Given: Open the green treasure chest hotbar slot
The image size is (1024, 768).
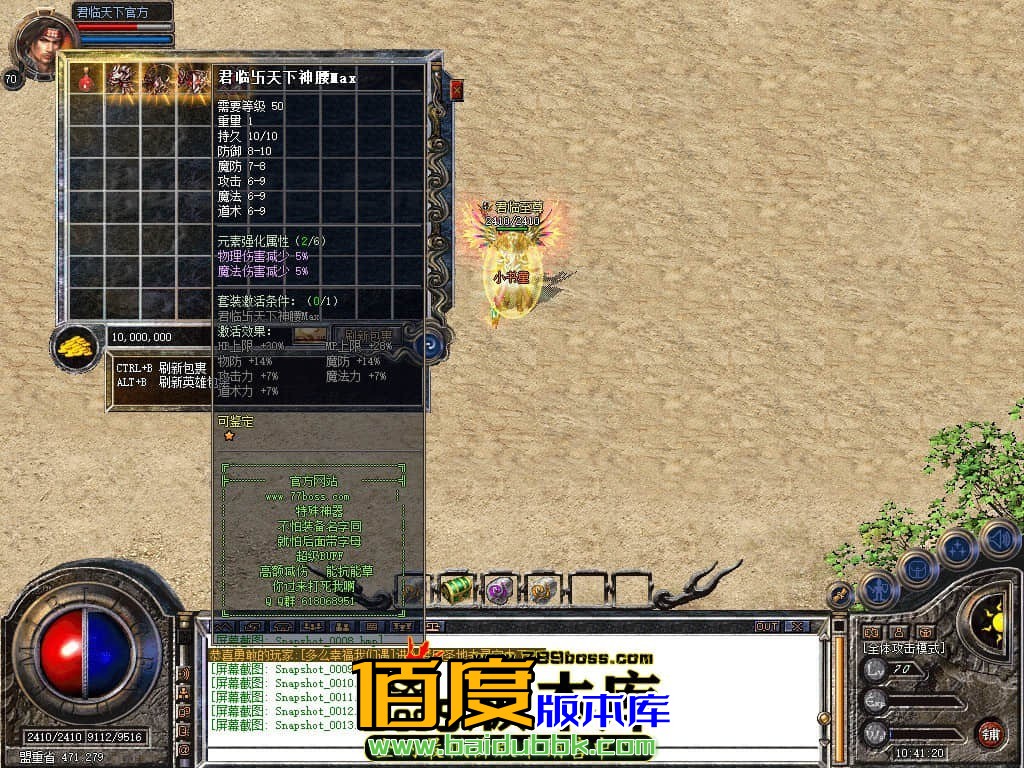Looking at the screenshot, I should [x=456, y=589].
